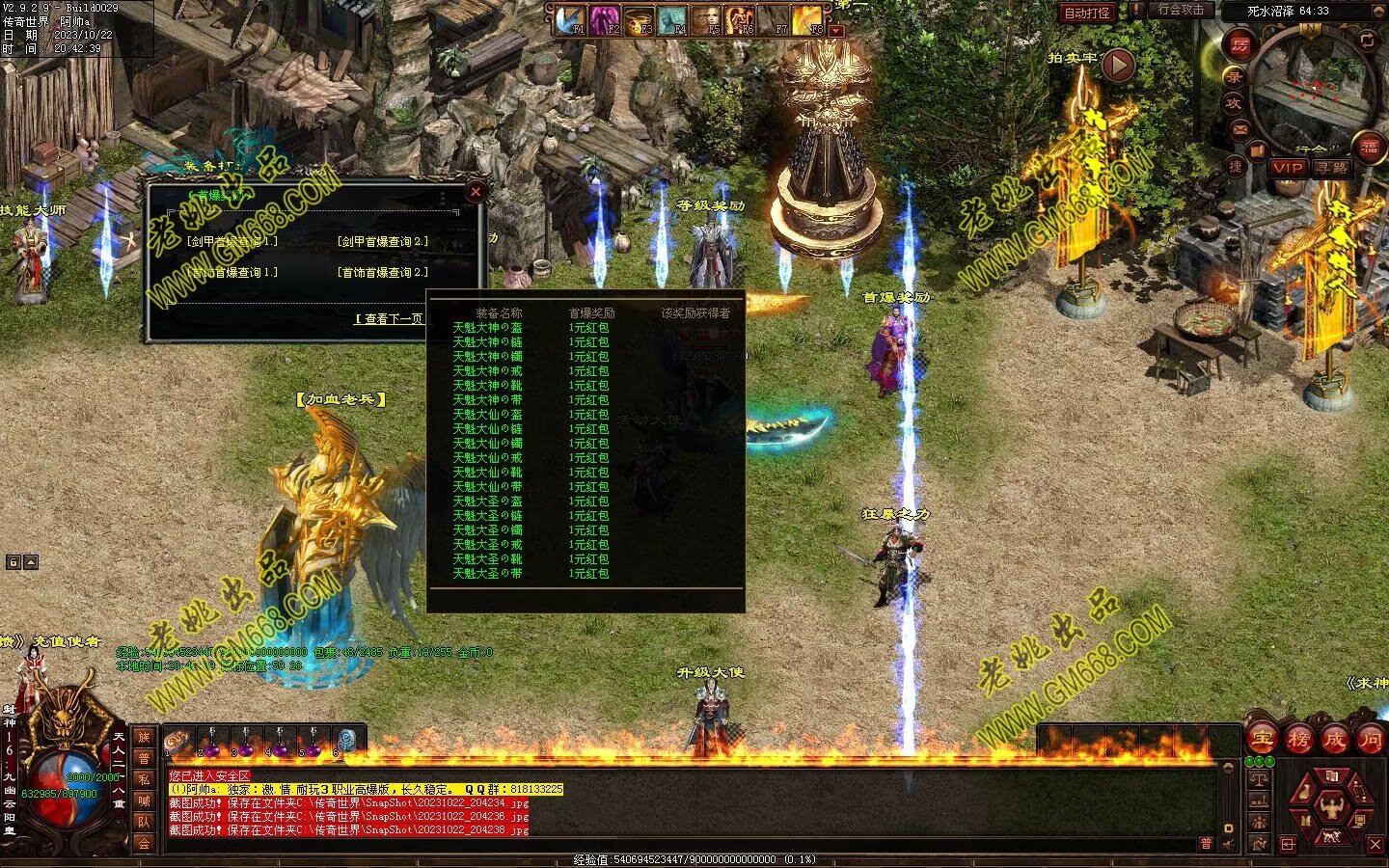
Task: Open the mail envelope icon
Action: (1240, 128)
